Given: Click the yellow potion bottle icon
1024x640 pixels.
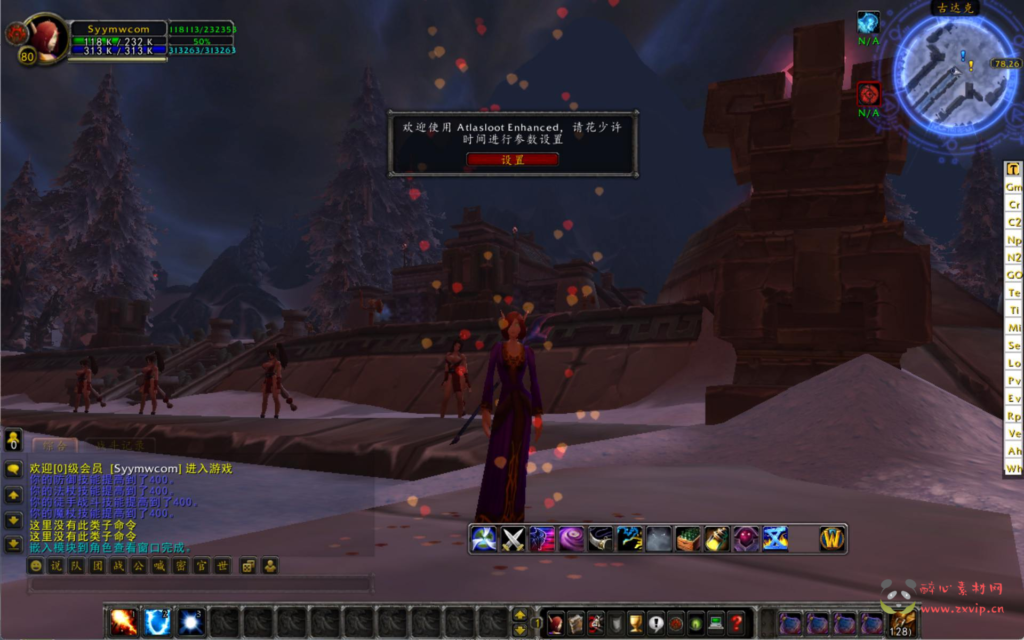Looking at the screenshot, I should point(716,539).
